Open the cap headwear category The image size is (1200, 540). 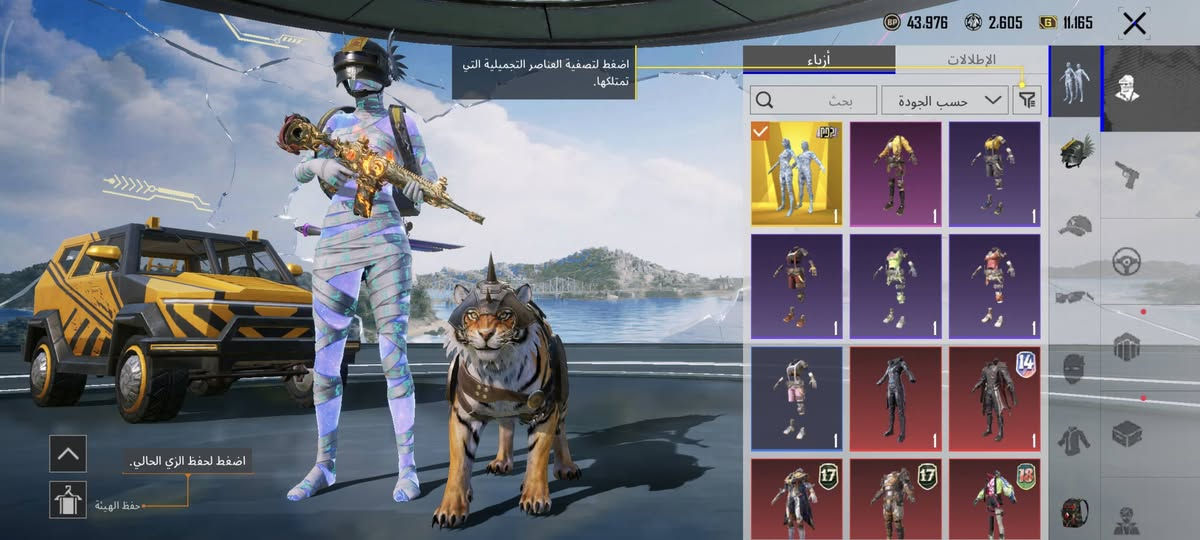click(1074, 224)
